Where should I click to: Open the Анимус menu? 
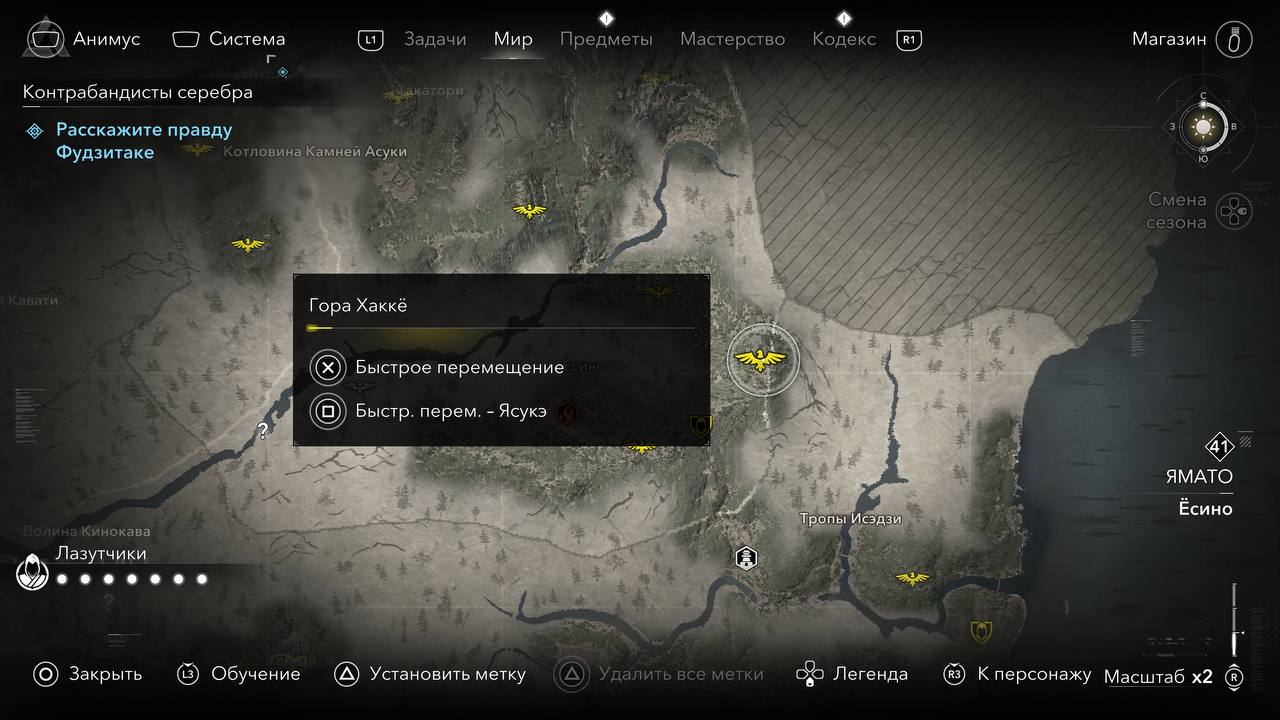(84, 40)
